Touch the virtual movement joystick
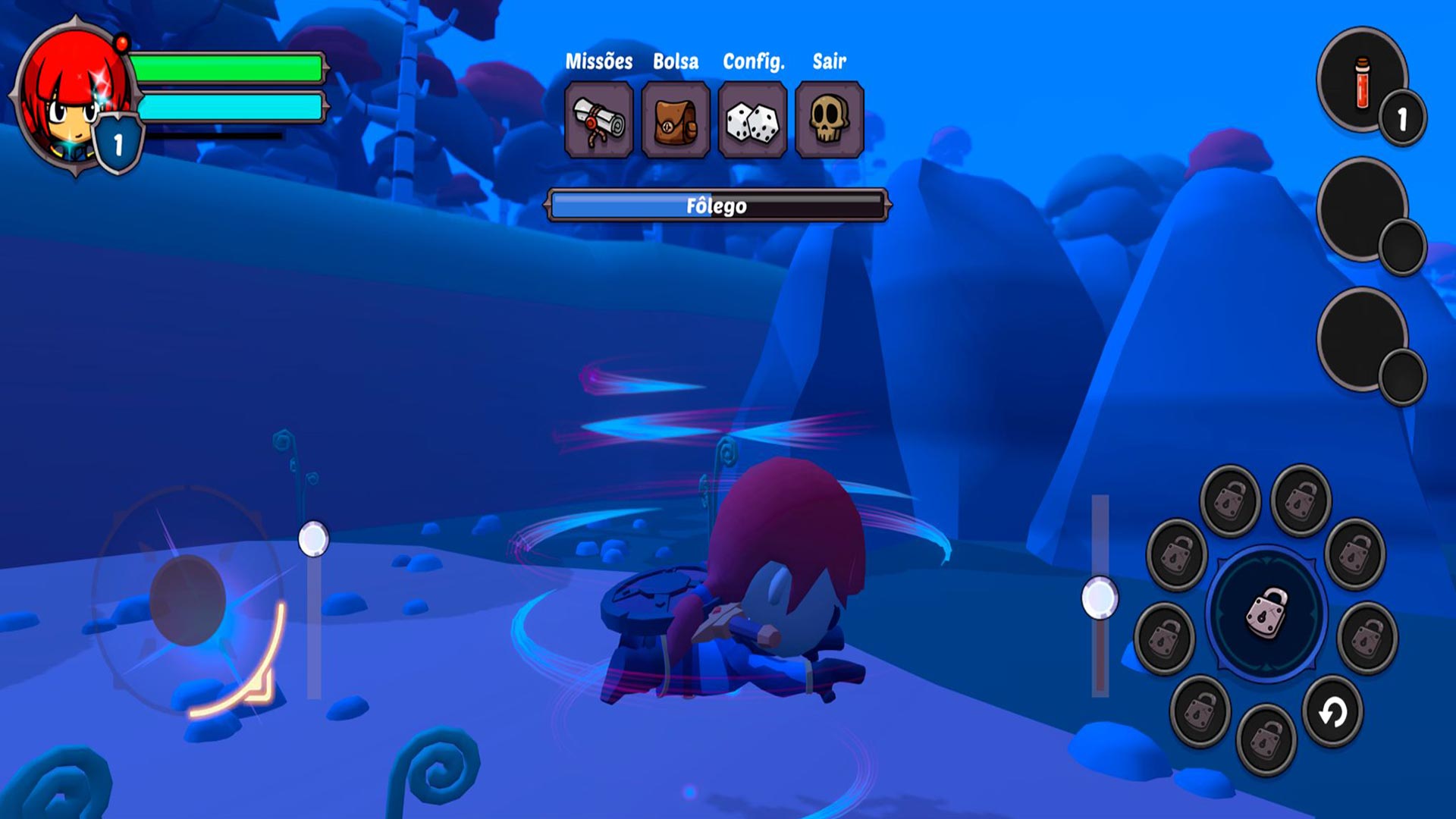This screenshot has width=1456, height=819. [187, 600]
